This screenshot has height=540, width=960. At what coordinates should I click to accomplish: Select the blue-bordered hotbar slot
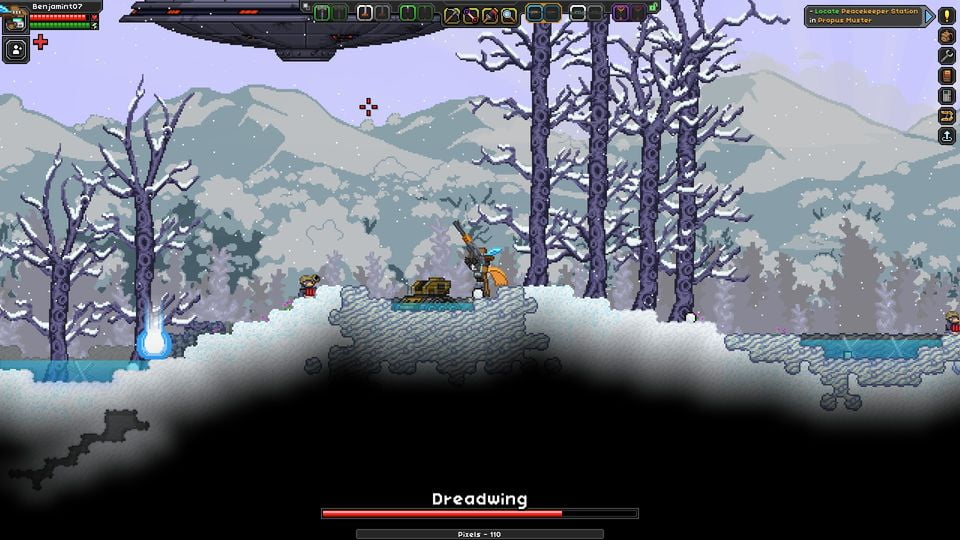536,13
